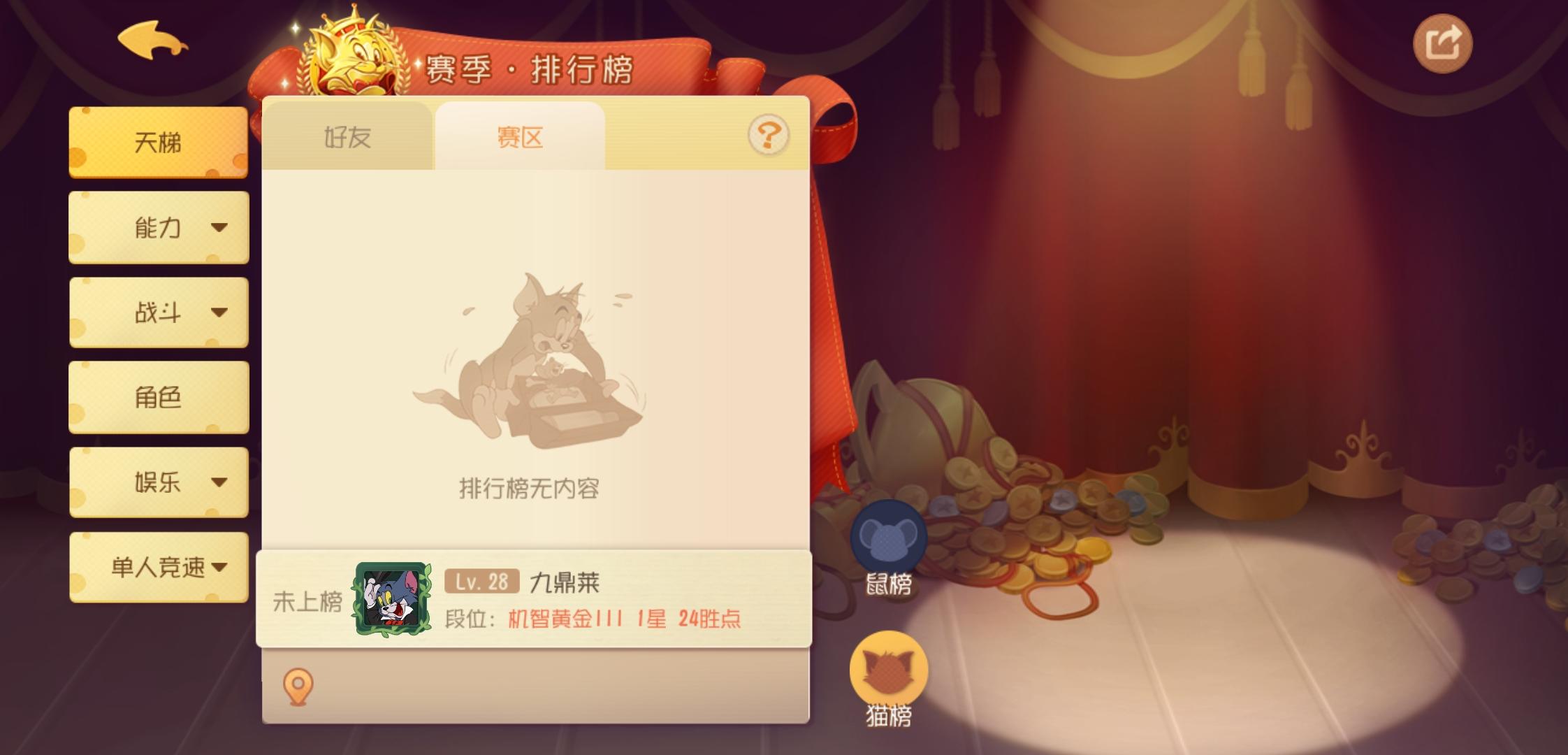Select the 天梯 ranking category

(x=159, y=143)
